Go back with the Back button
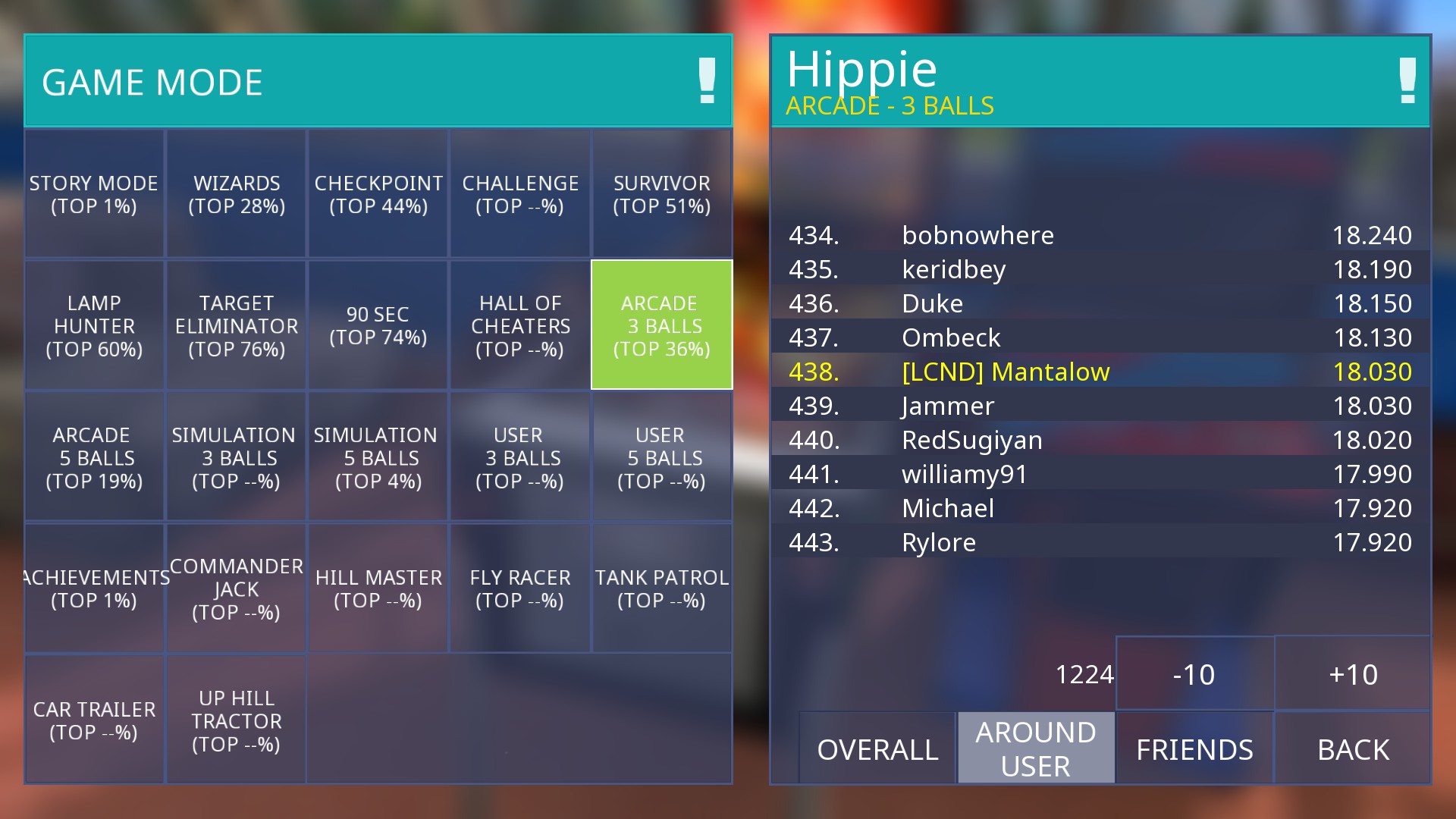Image resolution: width=1456 pixels, height=819 pixels. (1353, 748)
